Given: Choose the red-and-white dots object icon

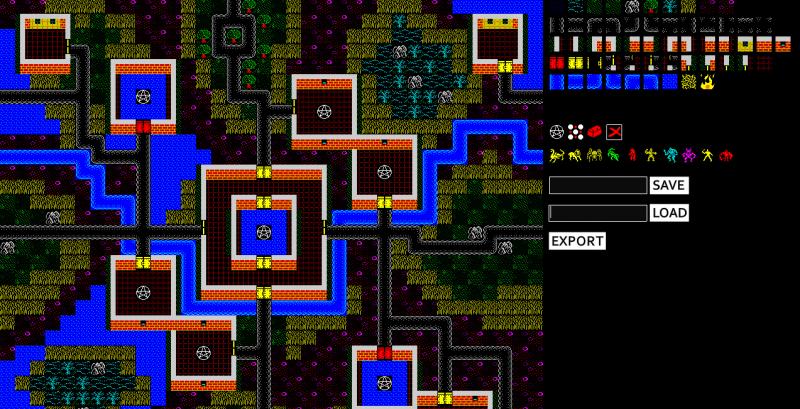Looking at the screenshot, I should click(576, 131).
